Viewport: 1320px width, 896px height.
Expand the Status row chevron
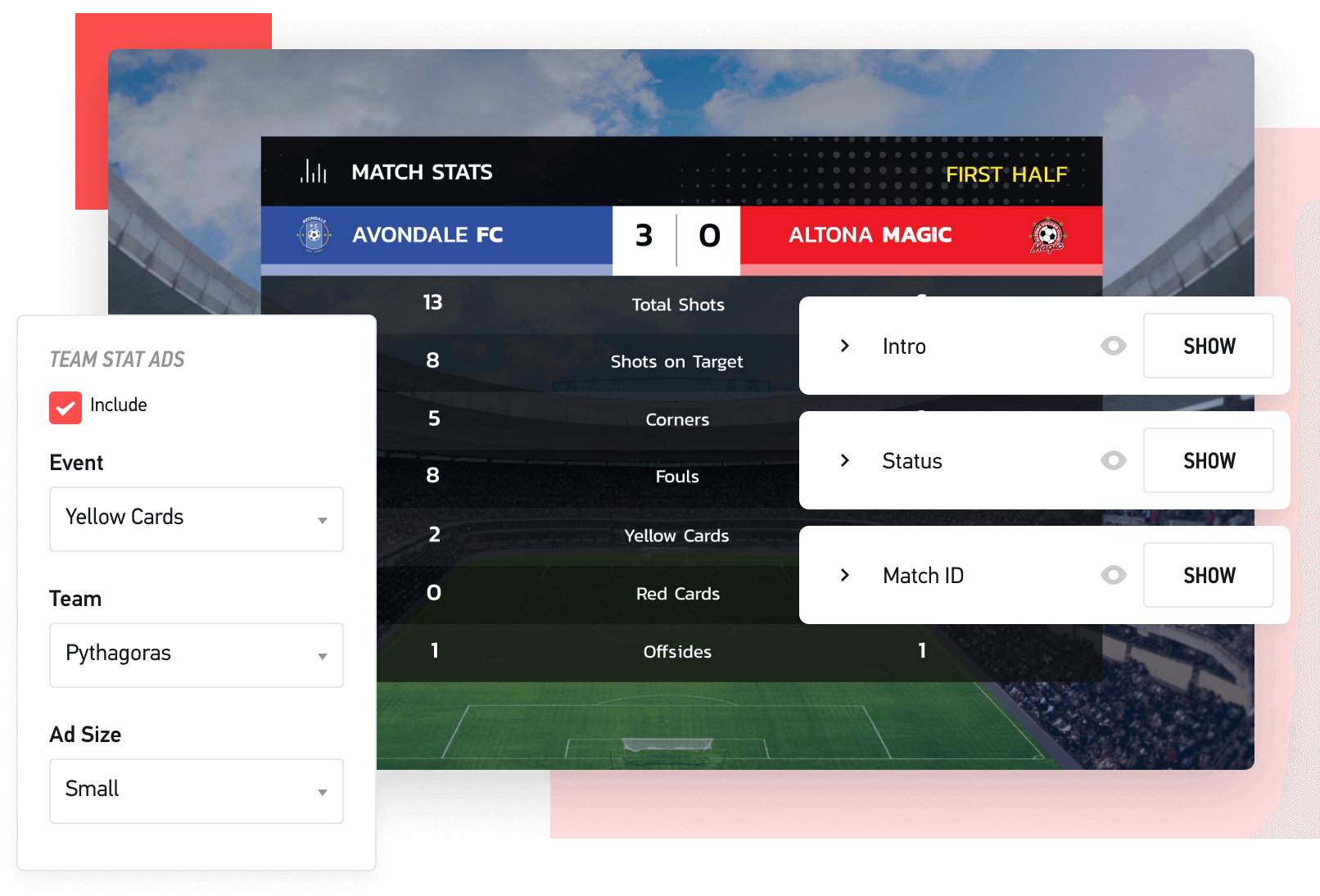(845, 460)
